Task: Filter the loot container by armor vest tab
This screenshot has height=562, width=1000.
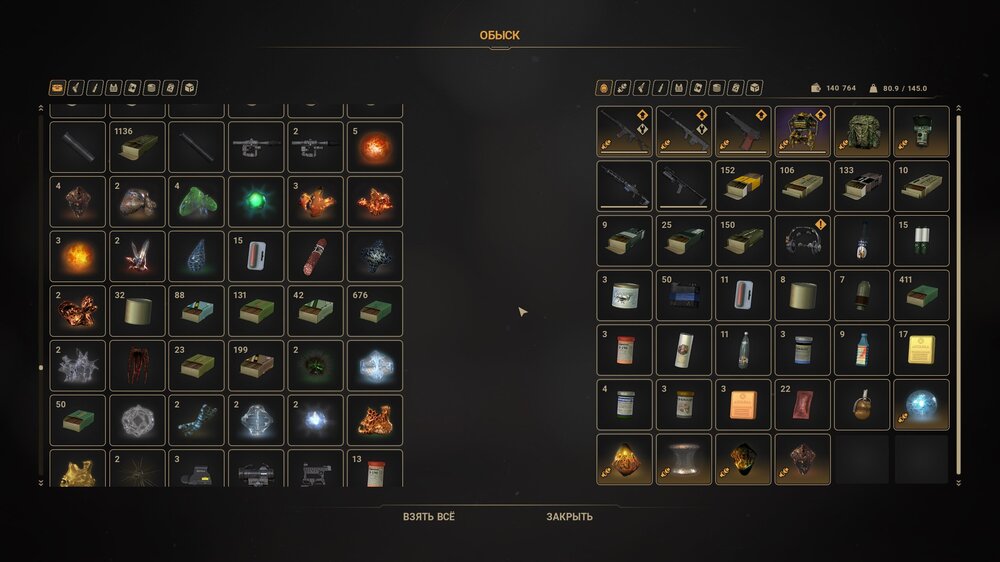Action: tap(114, 88)
